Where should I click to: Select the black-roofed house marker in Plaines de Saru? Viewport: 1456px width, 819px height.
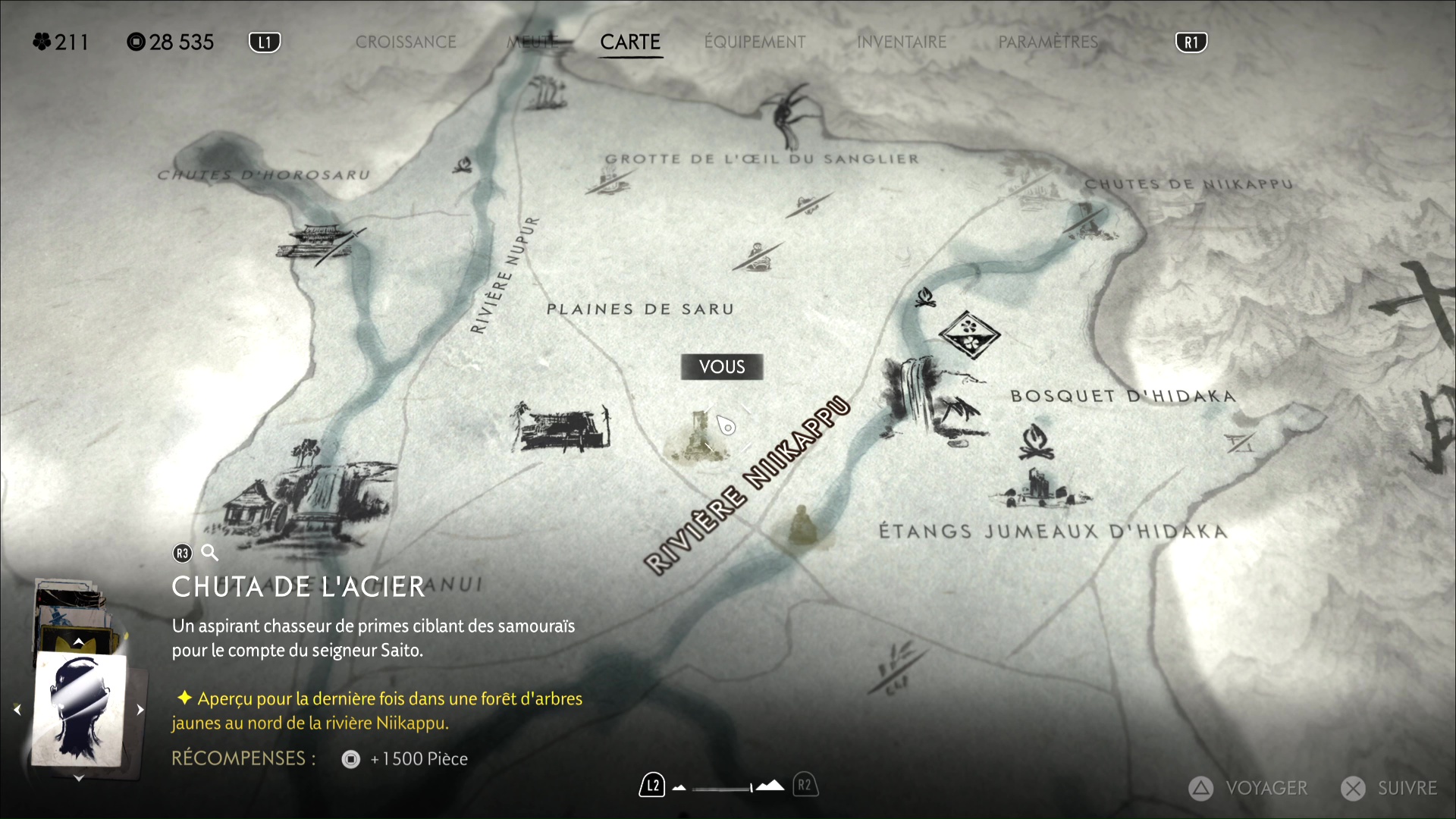click(561, 428)
